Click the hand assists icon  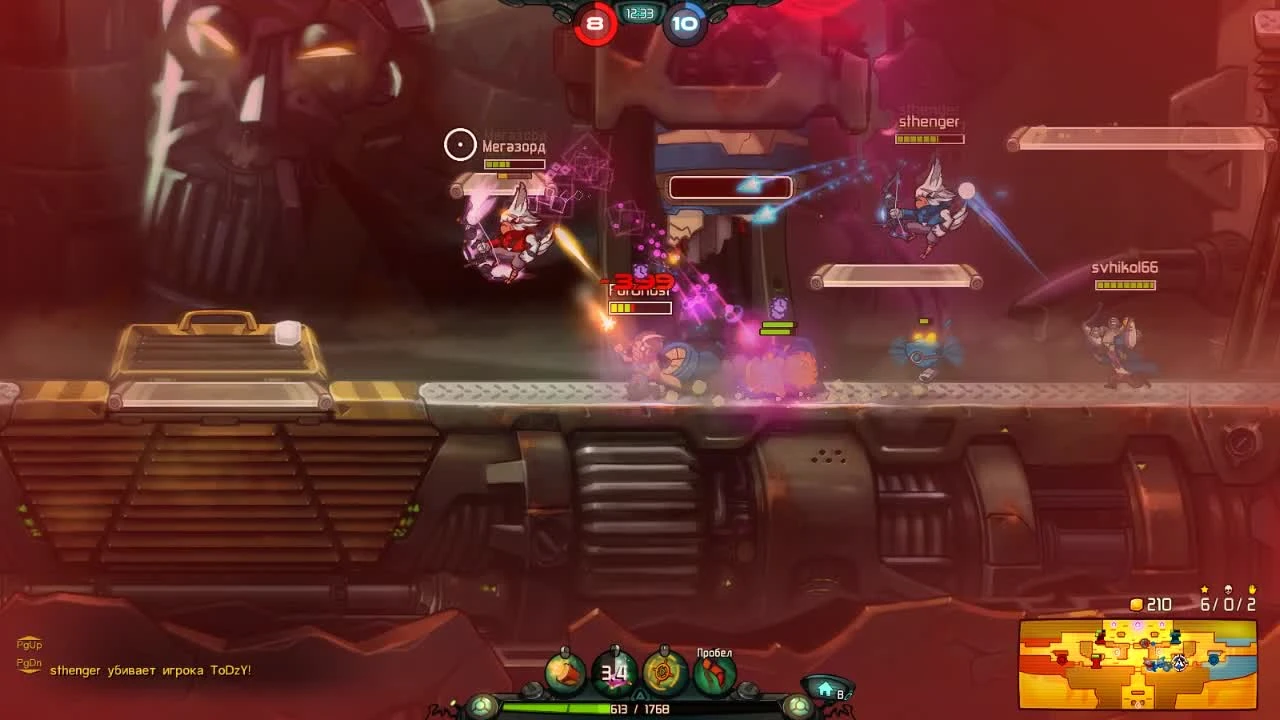(1252, 589)
